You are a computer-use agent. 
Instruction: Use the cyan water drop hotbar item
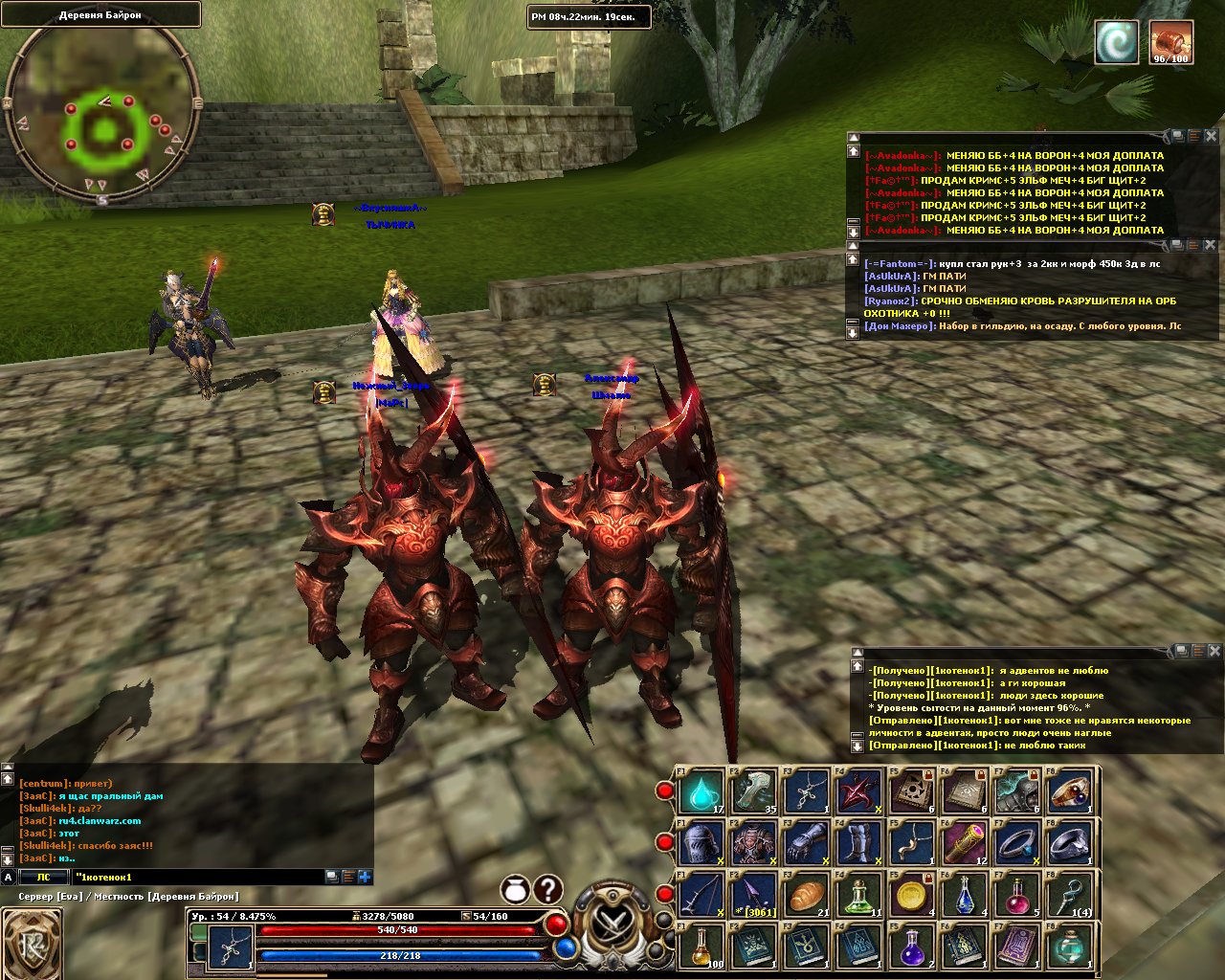(x=702, y=792)
